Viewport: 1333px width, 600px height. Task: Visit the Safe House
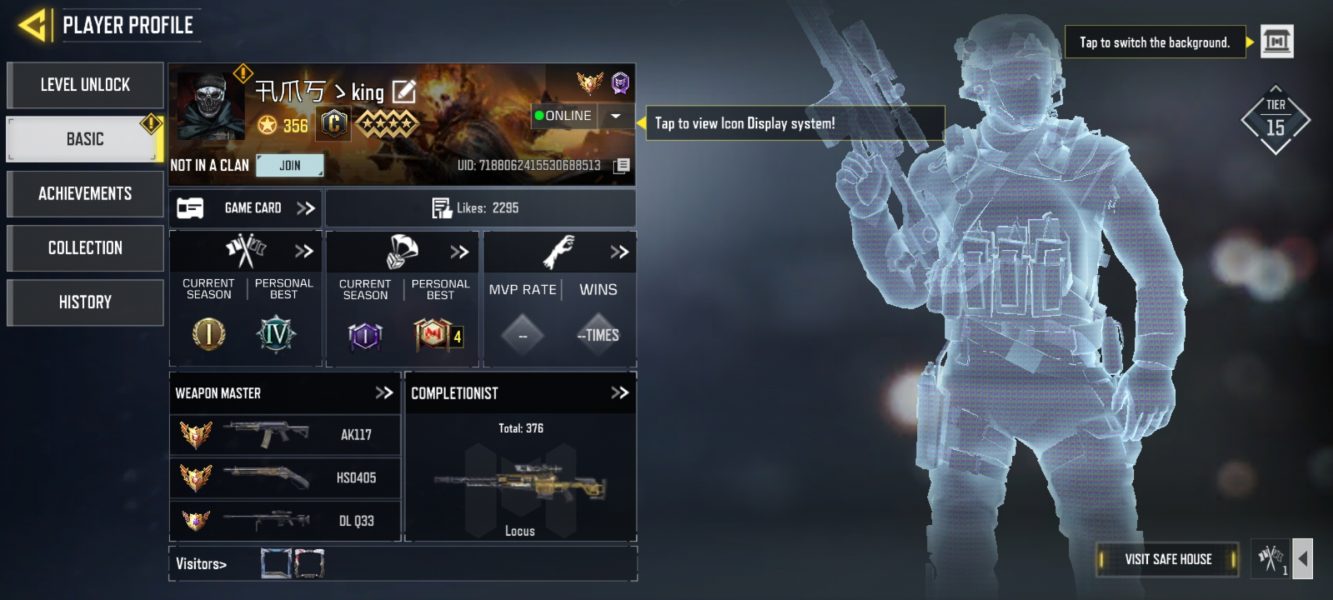(x=1167, y=559)
